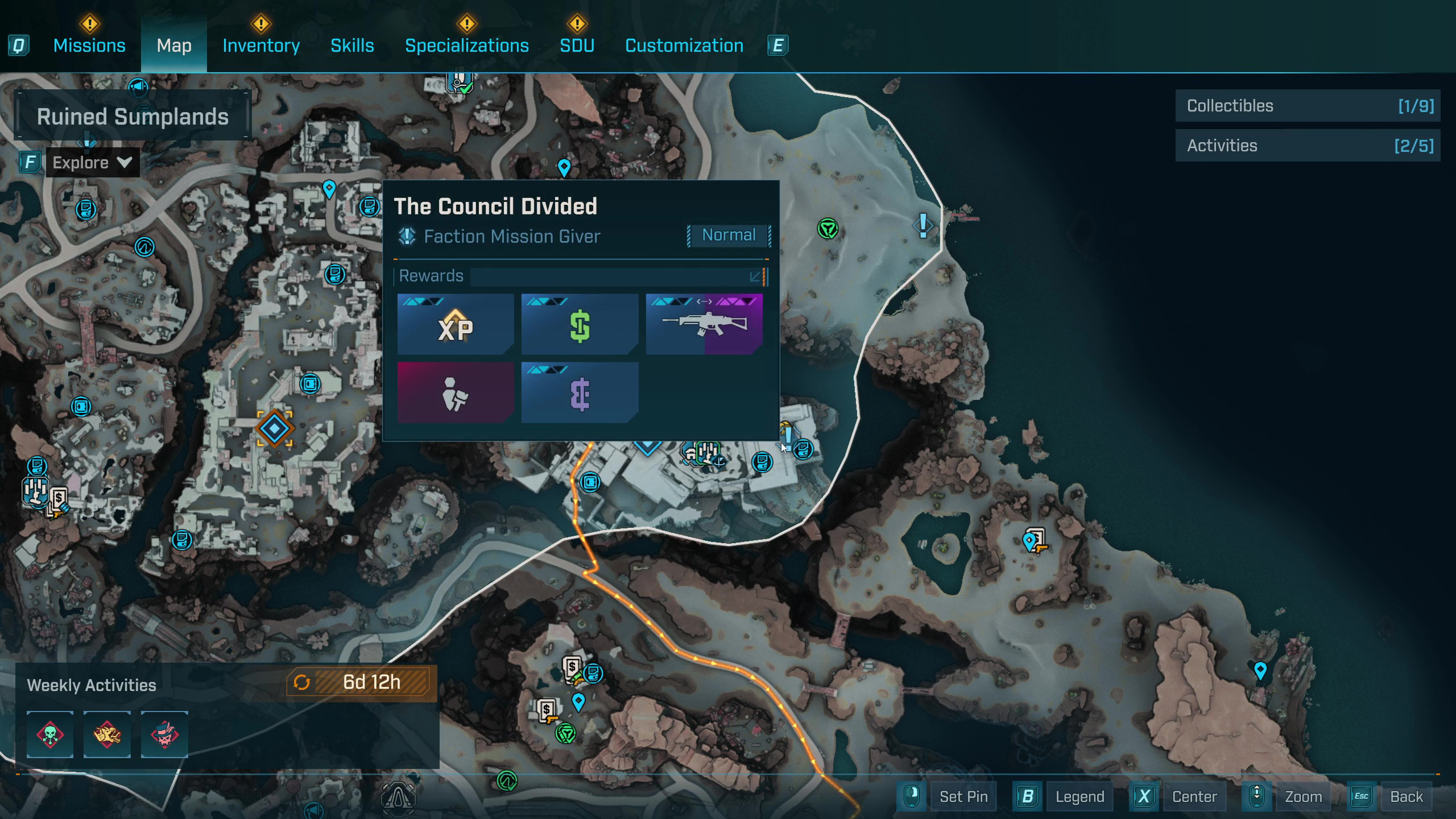Collapse the Rewards section
Viewport: 1456px width, 819px height.
[x=755, y=277]
